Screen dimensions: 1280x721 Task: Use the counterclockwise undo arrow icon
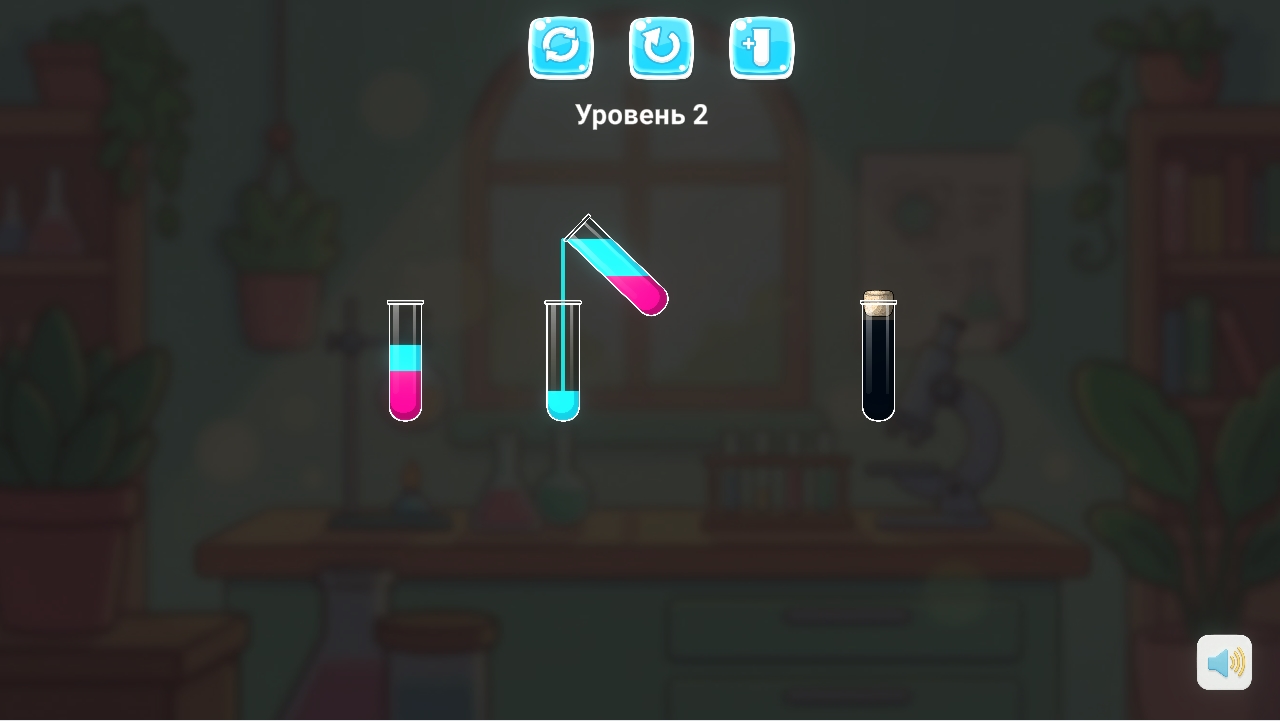pos(661,47)
